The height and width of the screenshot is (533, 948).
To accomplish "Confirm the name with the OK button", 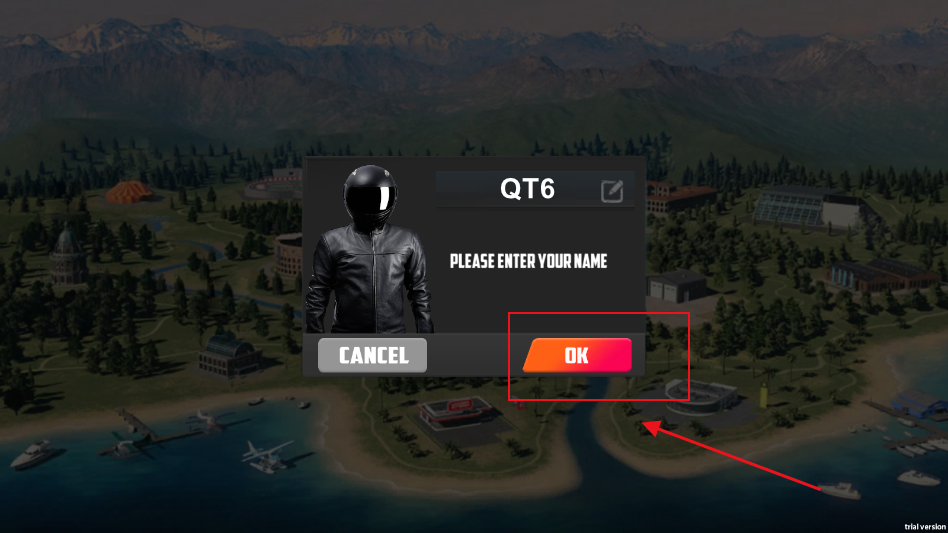I will [576, 355].
